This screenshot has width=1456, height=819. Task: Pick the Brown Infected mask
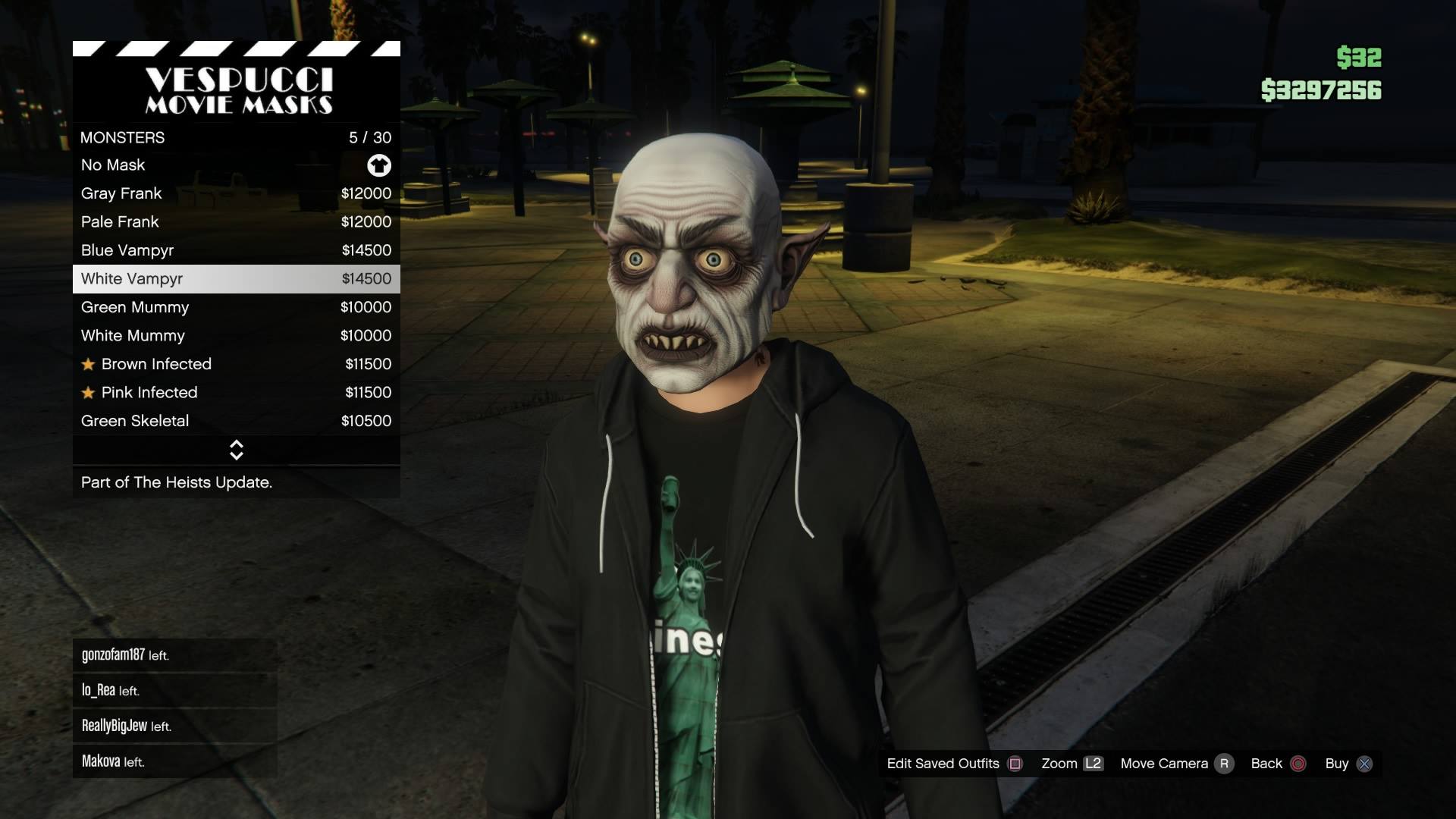pyautogui.click(x=236, y=364)
